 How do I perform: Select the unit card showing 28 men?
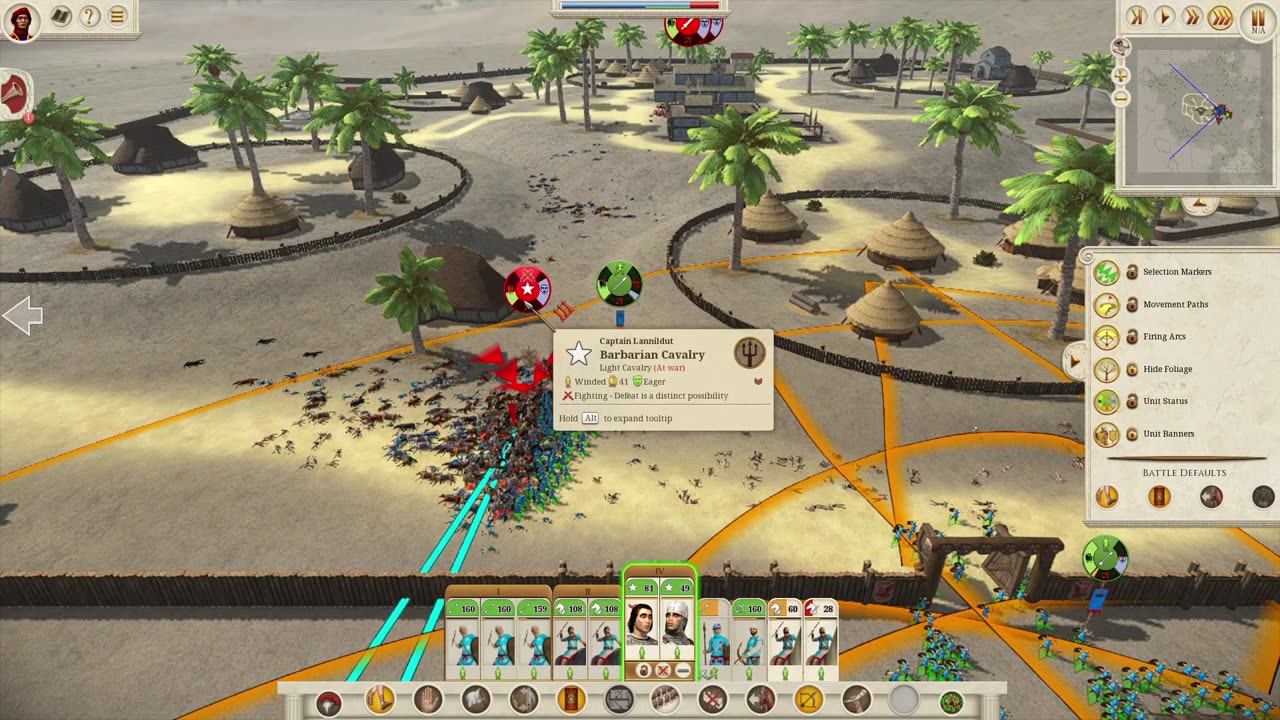[821, 635]
